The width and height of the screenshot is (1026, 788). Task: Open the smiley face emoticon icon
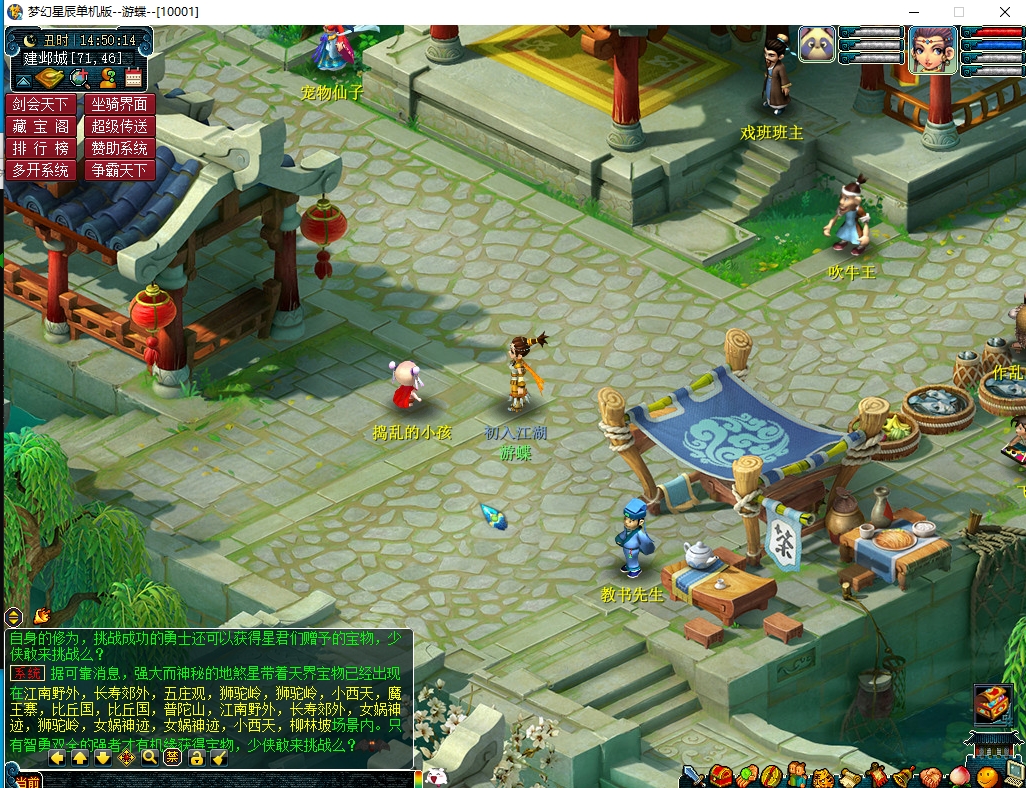point(987,776)
